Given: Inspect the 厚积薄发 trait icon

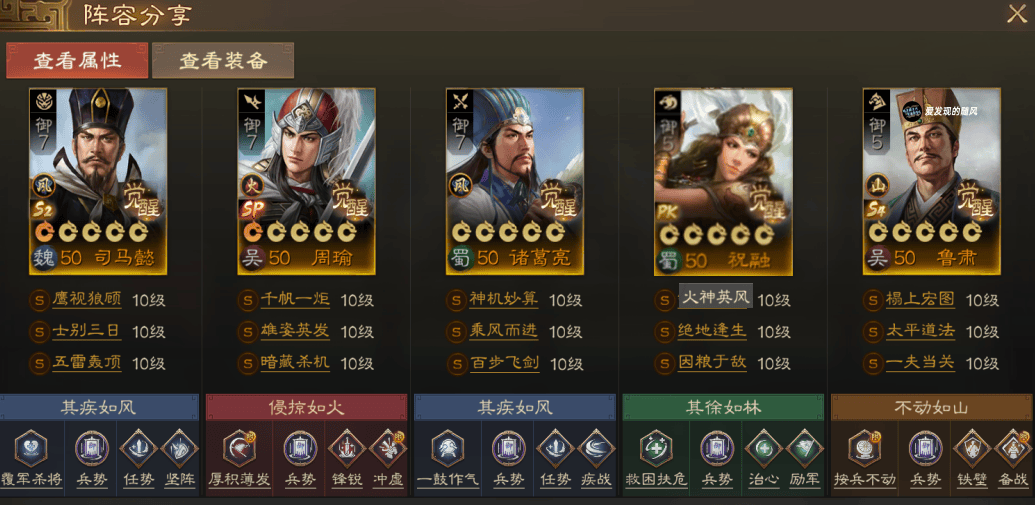Looking at the screenshot, I should pyautogui.click(x=240, y=449).
